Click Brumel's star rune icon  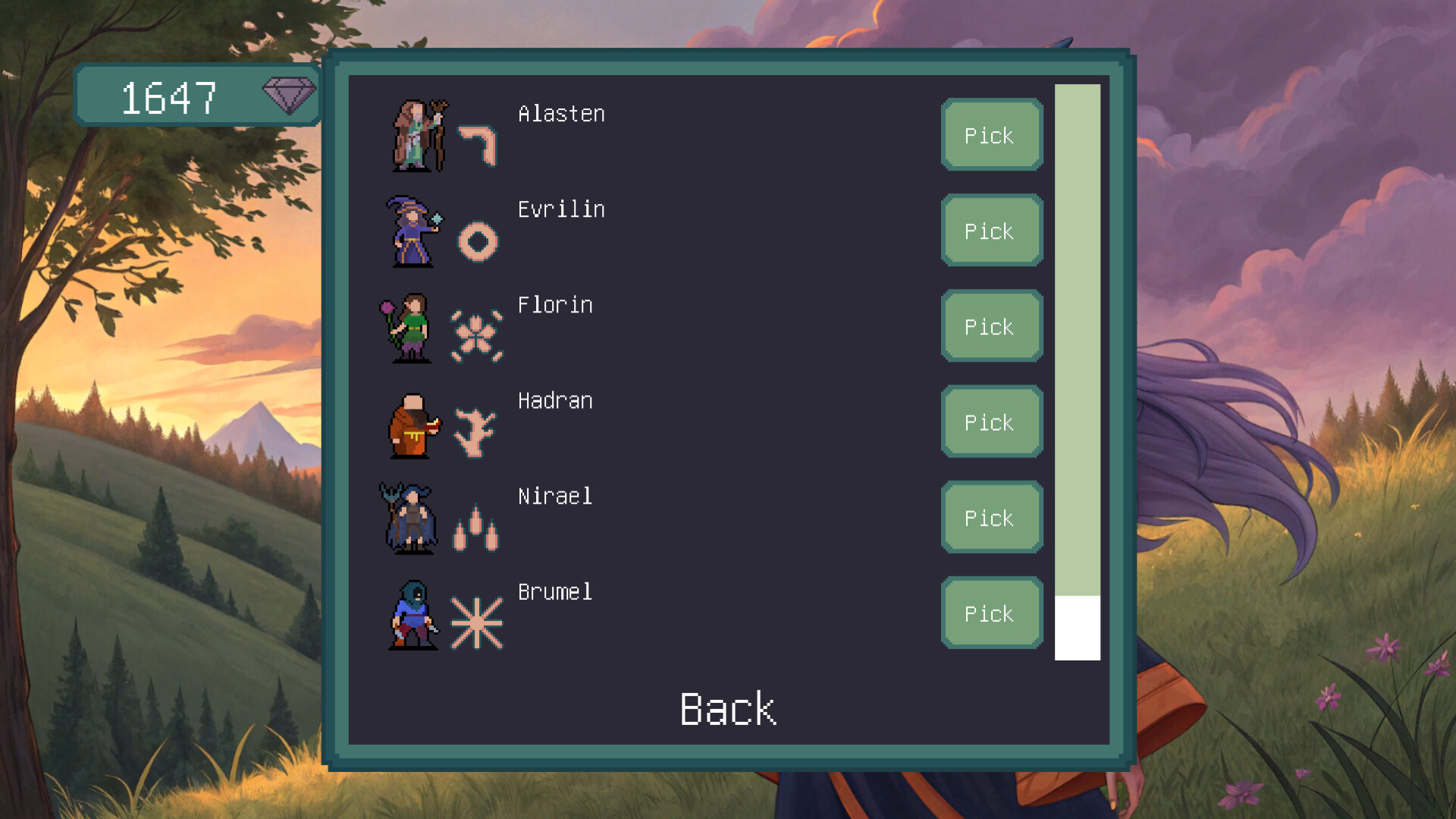coord(475,622)
